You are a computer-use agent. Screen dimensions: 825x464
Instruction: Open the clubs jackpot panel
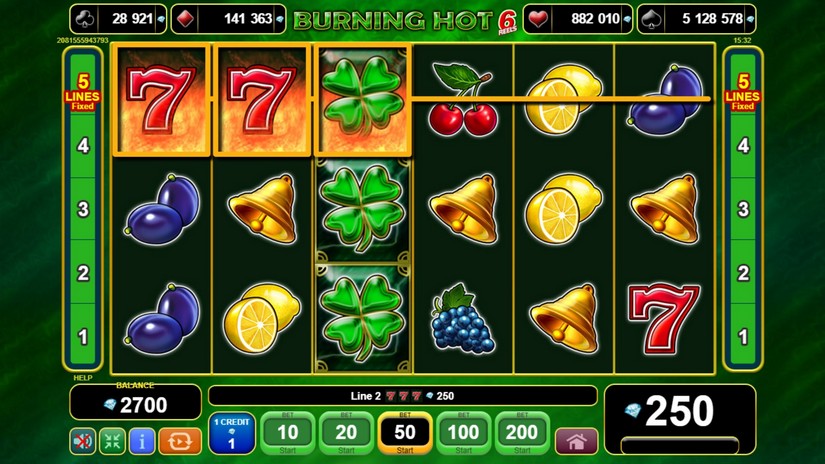118,19
